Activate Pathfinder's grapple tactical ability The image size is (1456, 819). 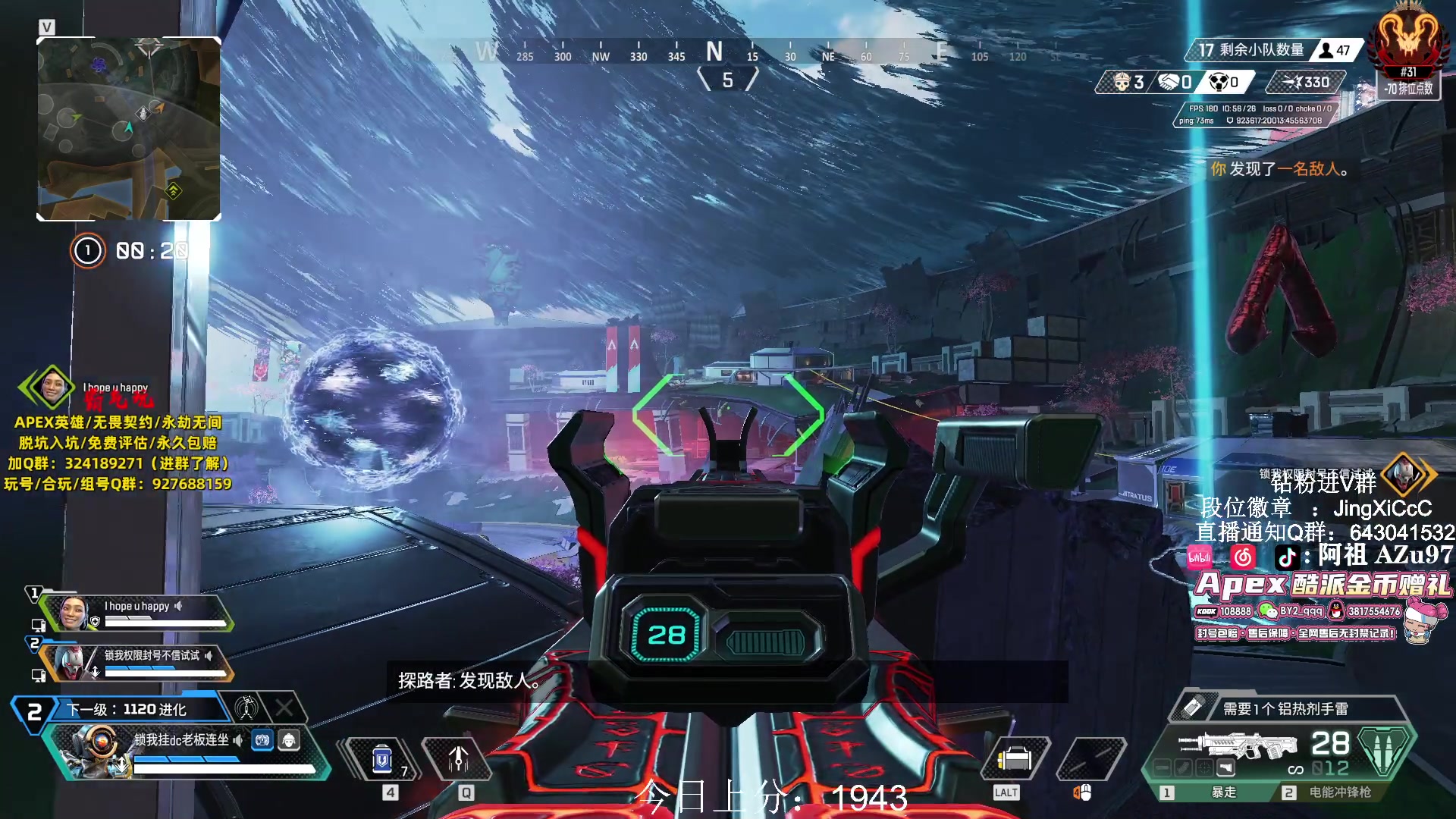(x=458, y=758)
